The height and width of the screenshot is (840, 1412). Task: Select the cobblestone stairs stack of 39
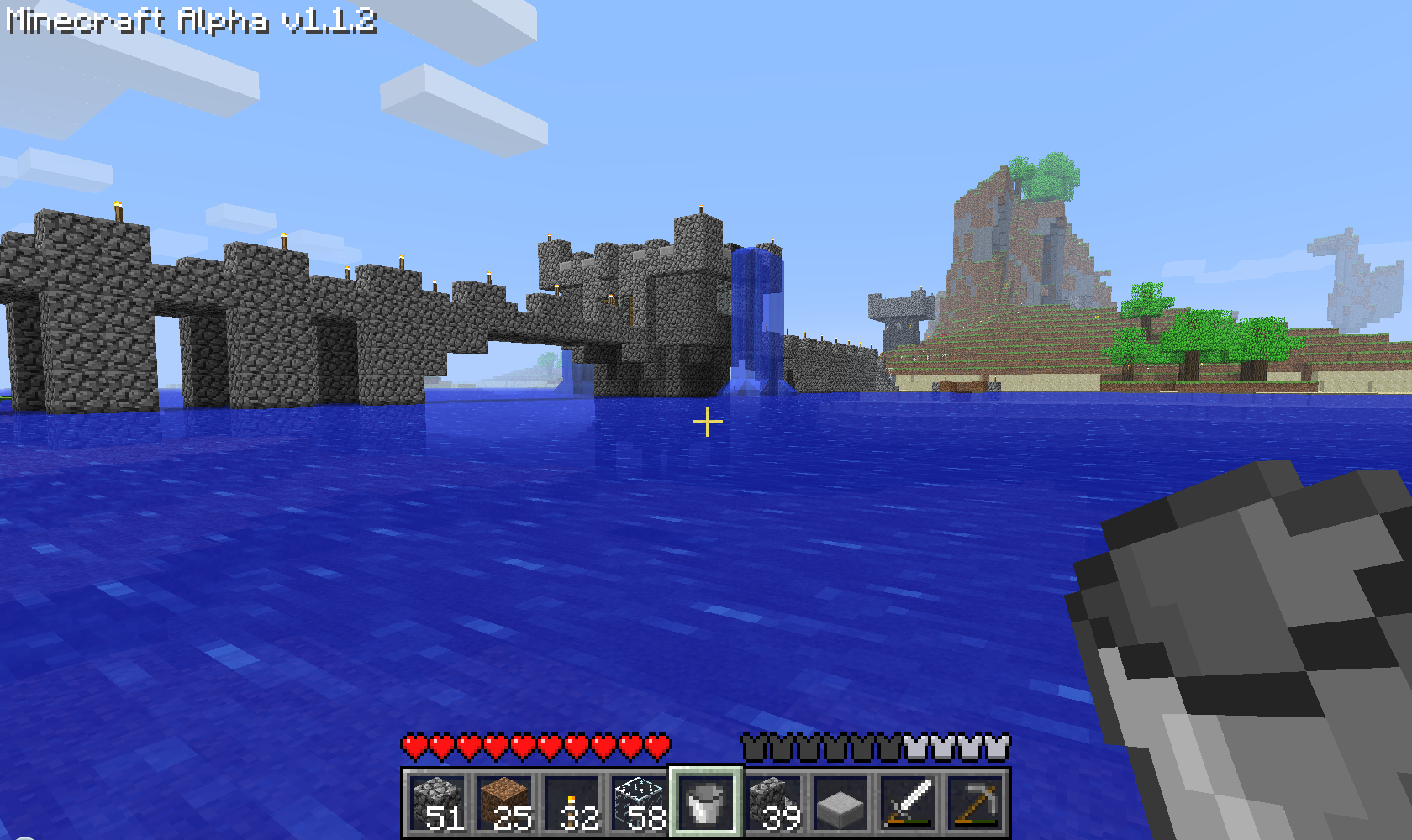pos(773,802)
